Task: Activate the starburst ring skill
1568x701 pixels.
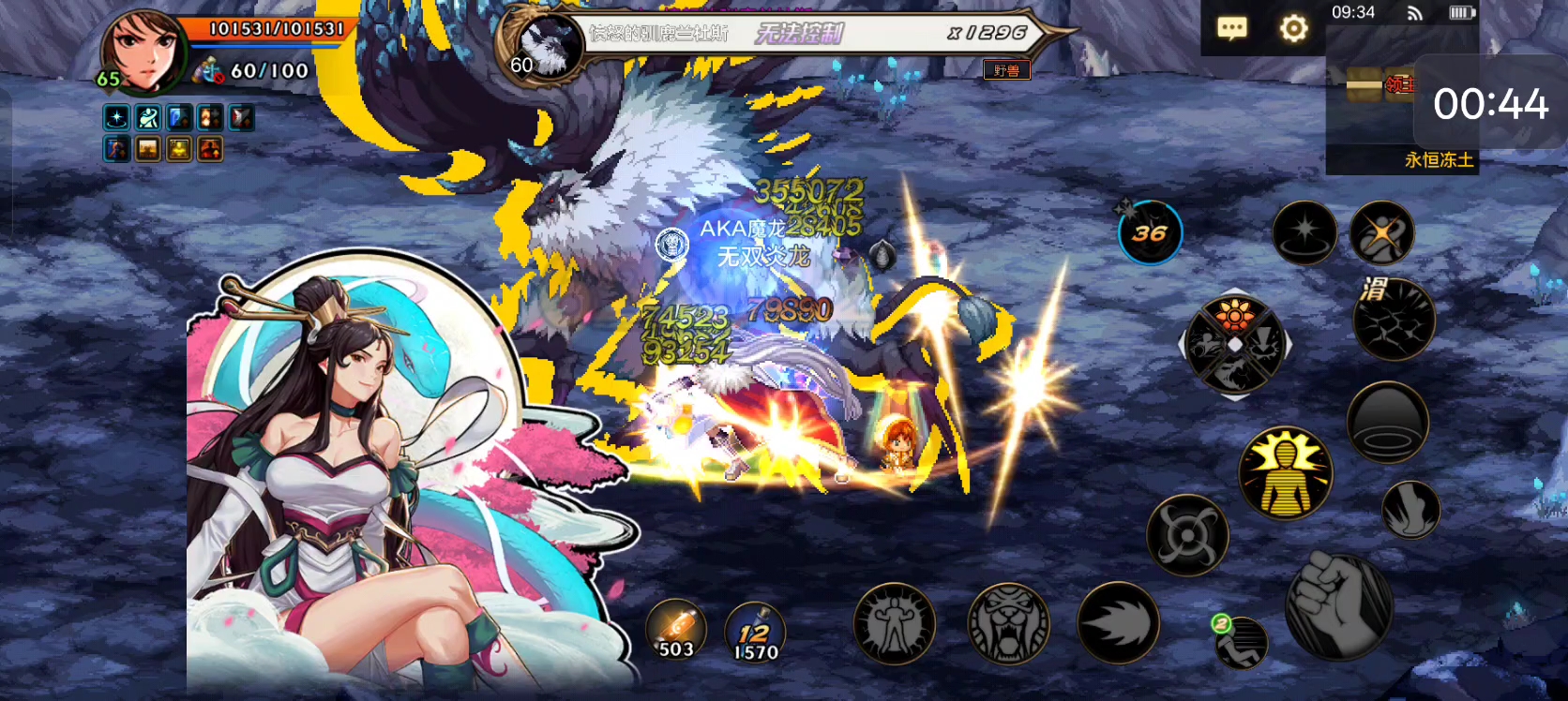Action: click(x=1304, y=232)
